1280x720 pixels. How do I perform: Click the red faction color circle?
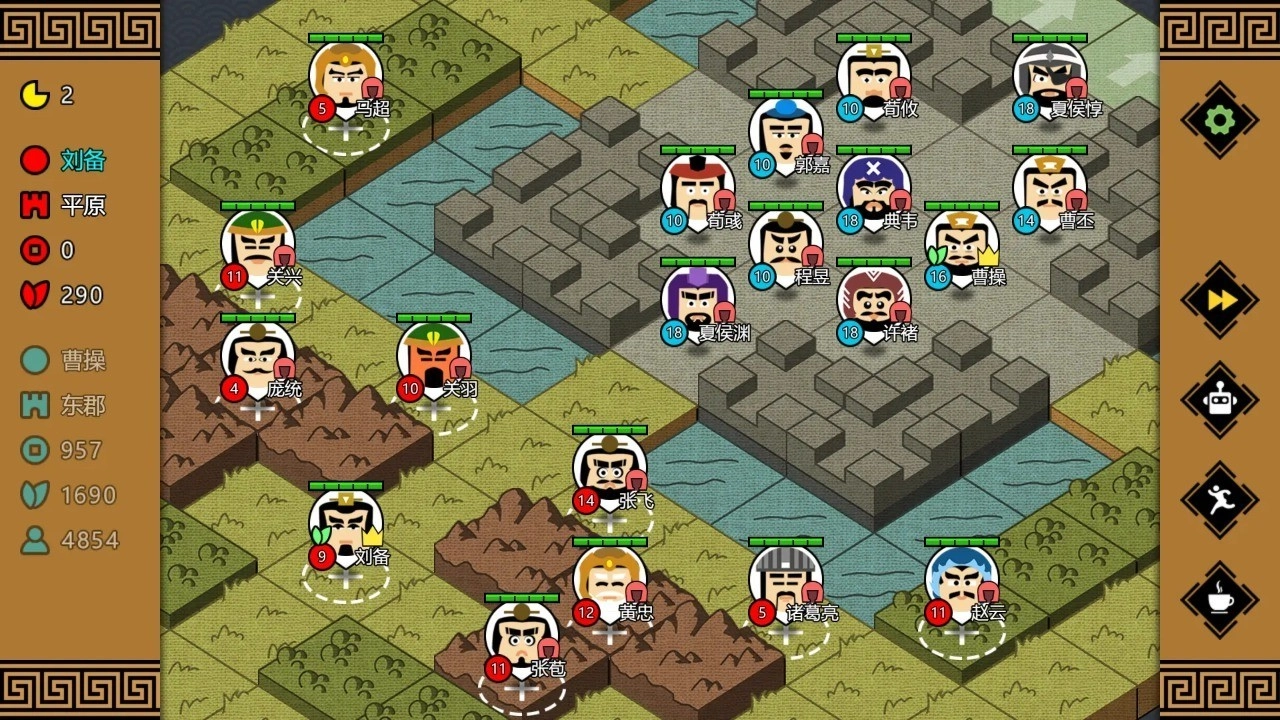point(33,160)
